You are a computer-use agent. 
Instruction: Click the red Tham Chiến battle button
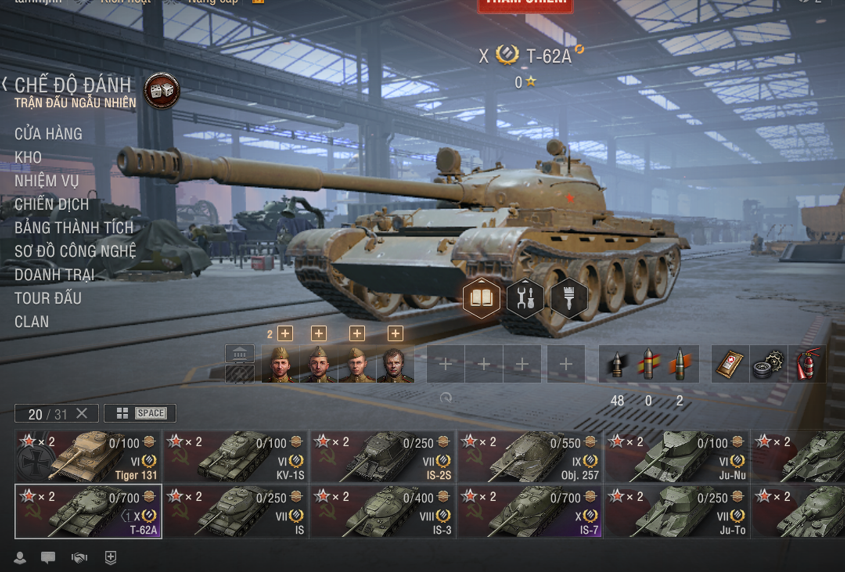click(x=525, y=4)
